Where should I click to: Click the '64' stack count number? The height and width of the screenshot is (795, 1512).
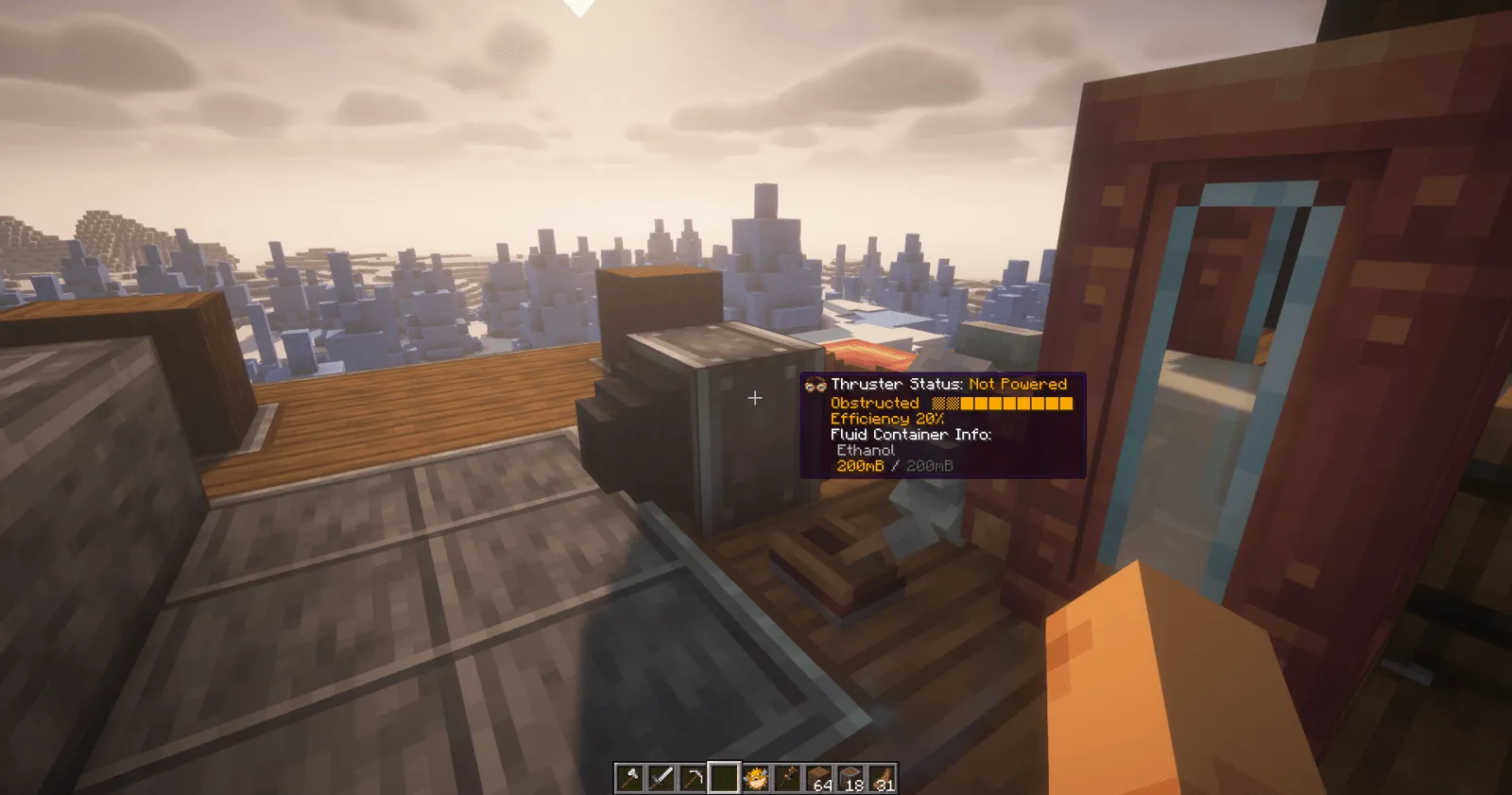824,784
